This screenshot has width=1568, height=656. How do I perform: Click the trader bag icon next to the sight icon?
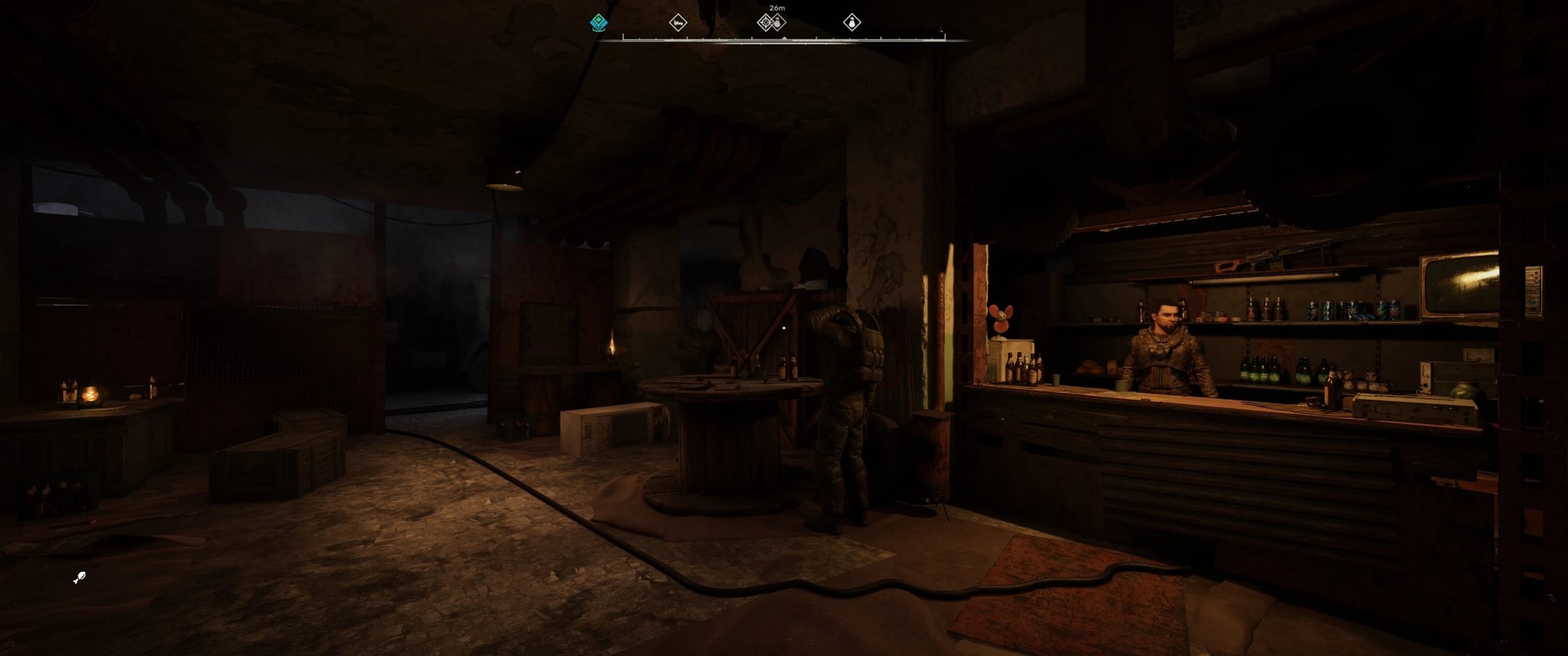click(778, 23)
